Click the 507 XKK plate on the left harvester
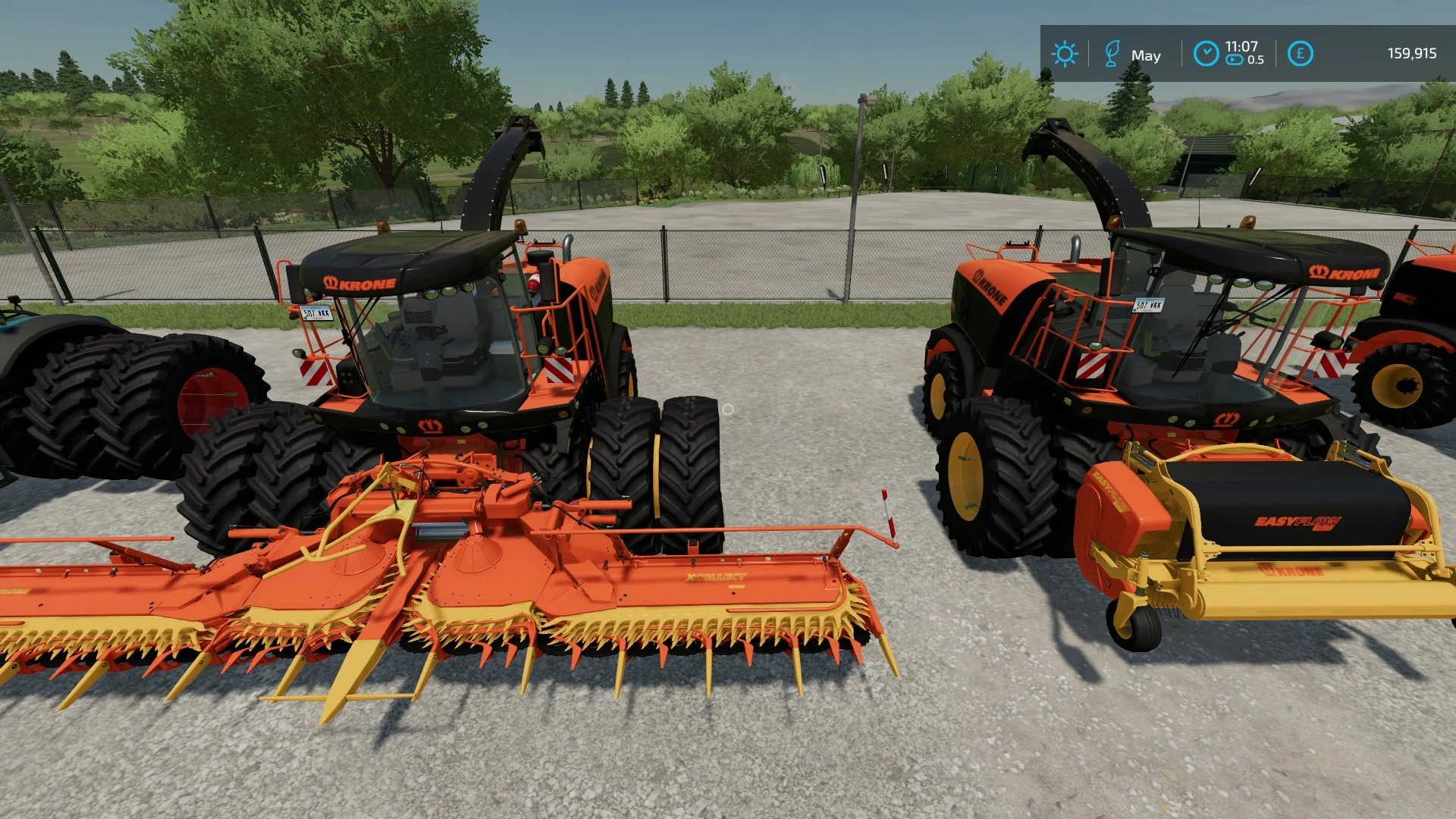Screen dimensions: 1456x819 (x=316, y=313)
